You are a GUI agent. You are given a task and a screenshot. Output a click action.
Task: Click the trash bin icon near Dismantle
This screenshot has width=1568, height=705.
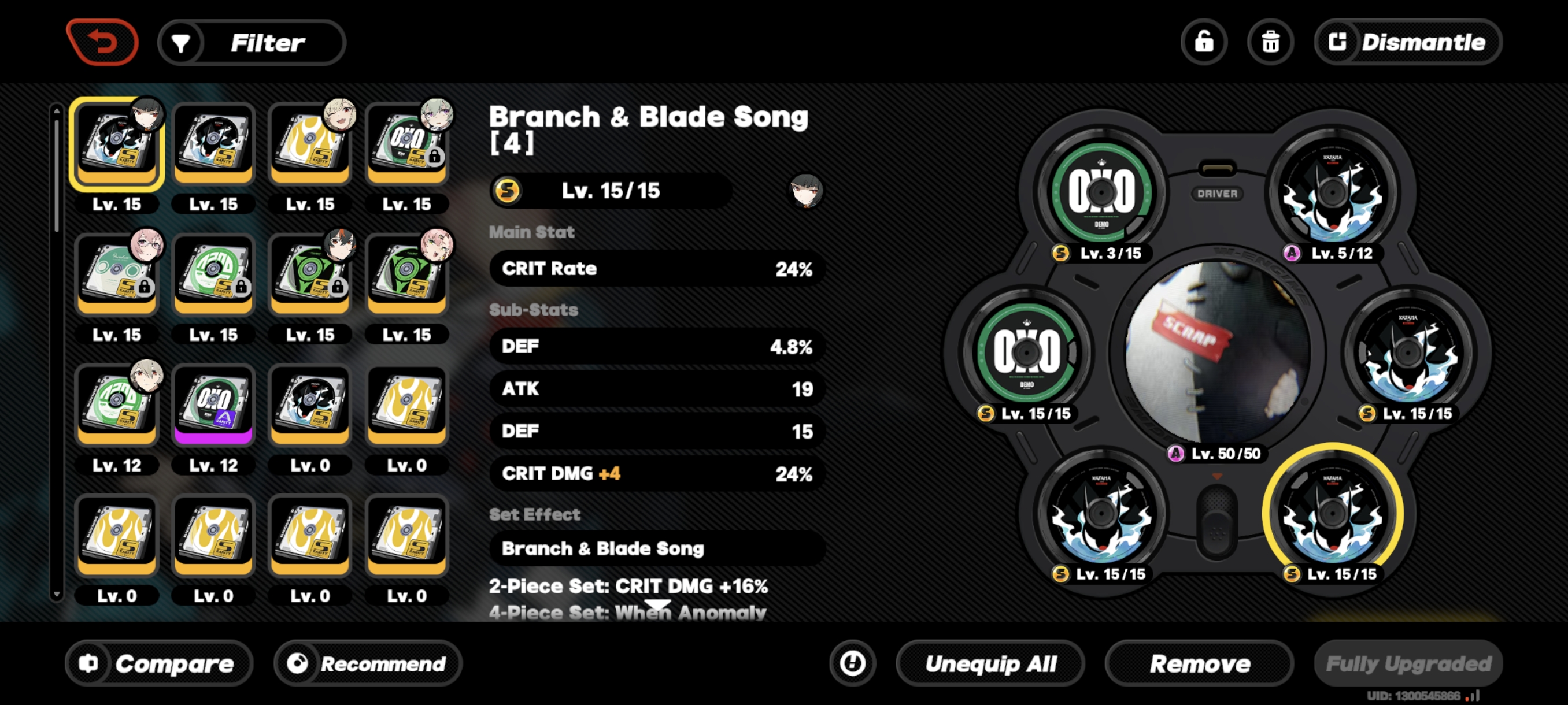[x=1270, y=42]
